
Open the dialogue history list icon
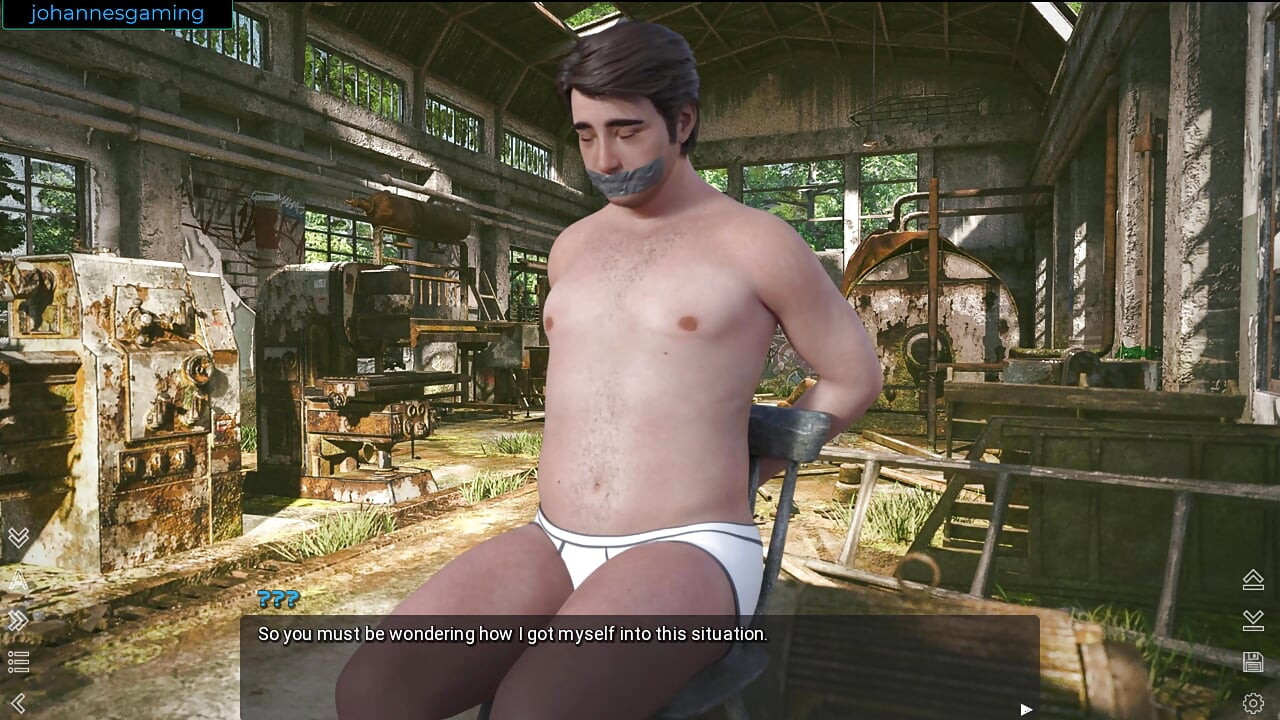click(18, 662)
